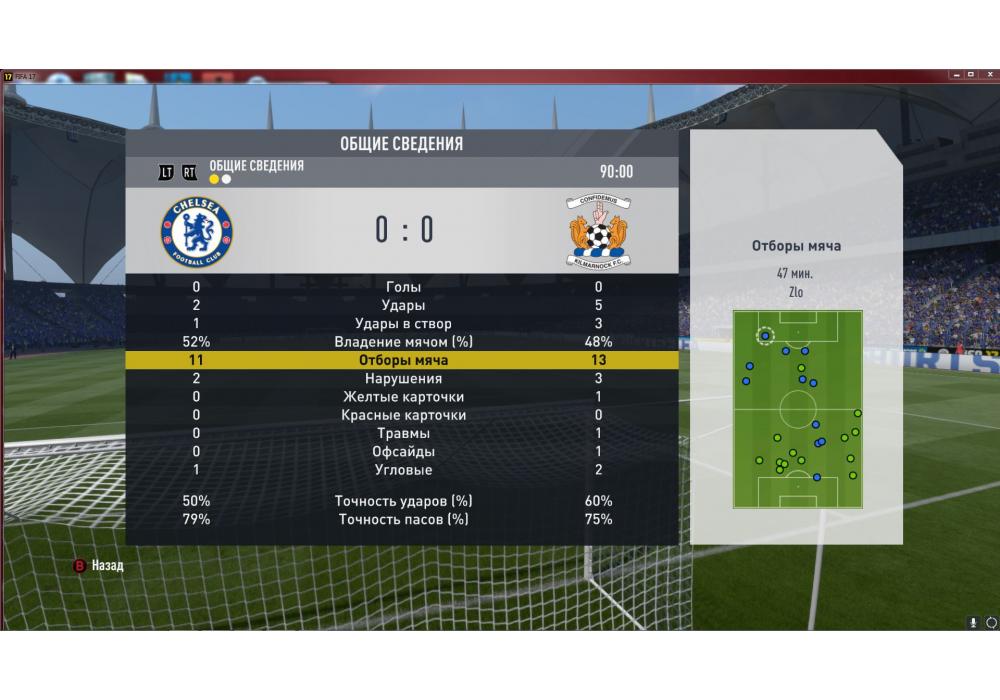The width and height of the screenshot is (1000, 700).
Task: Select the Удары stat row
Action: tap(403, 305)
